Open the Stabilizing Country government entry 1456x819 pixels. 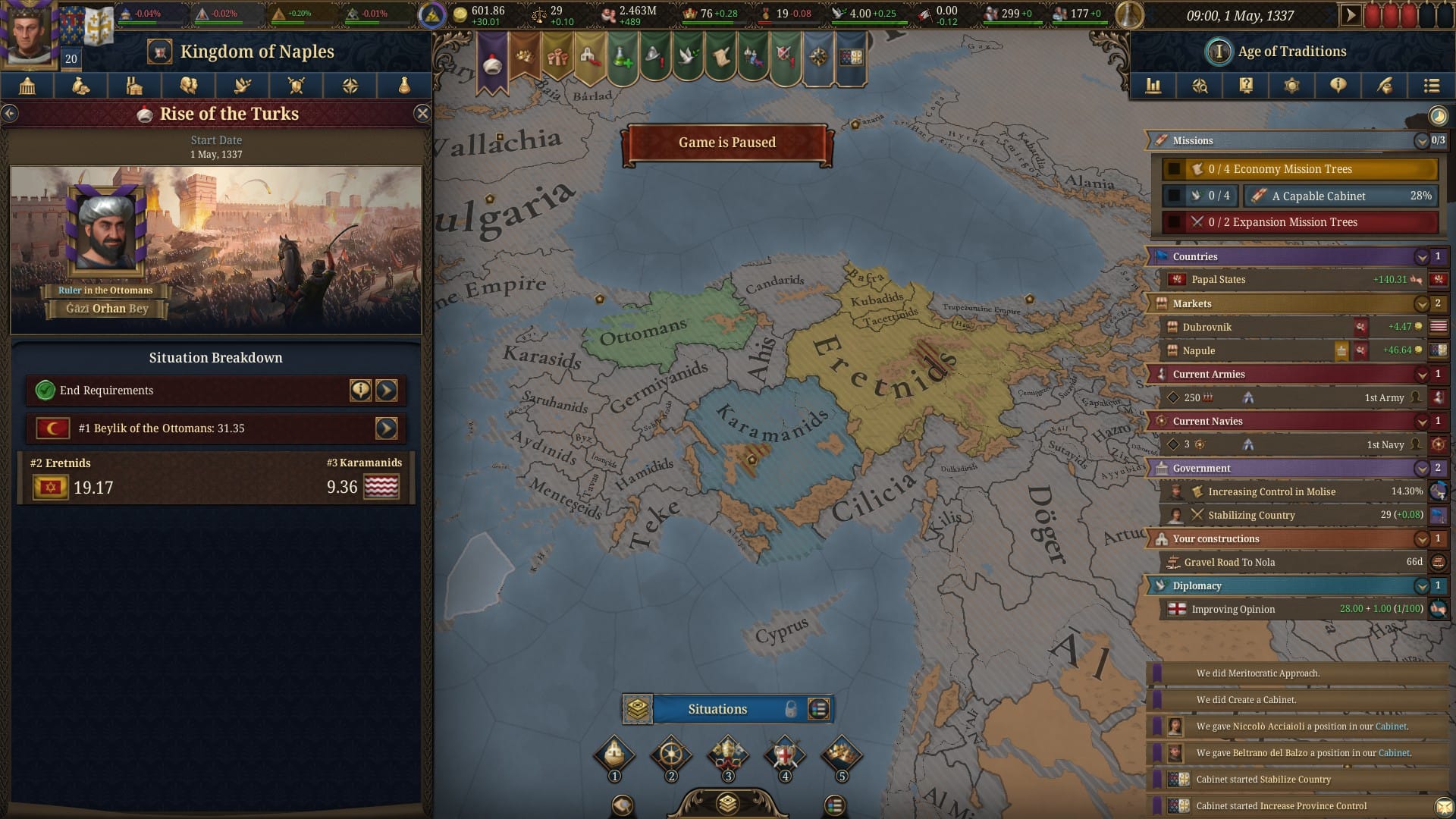(1289, 516)
